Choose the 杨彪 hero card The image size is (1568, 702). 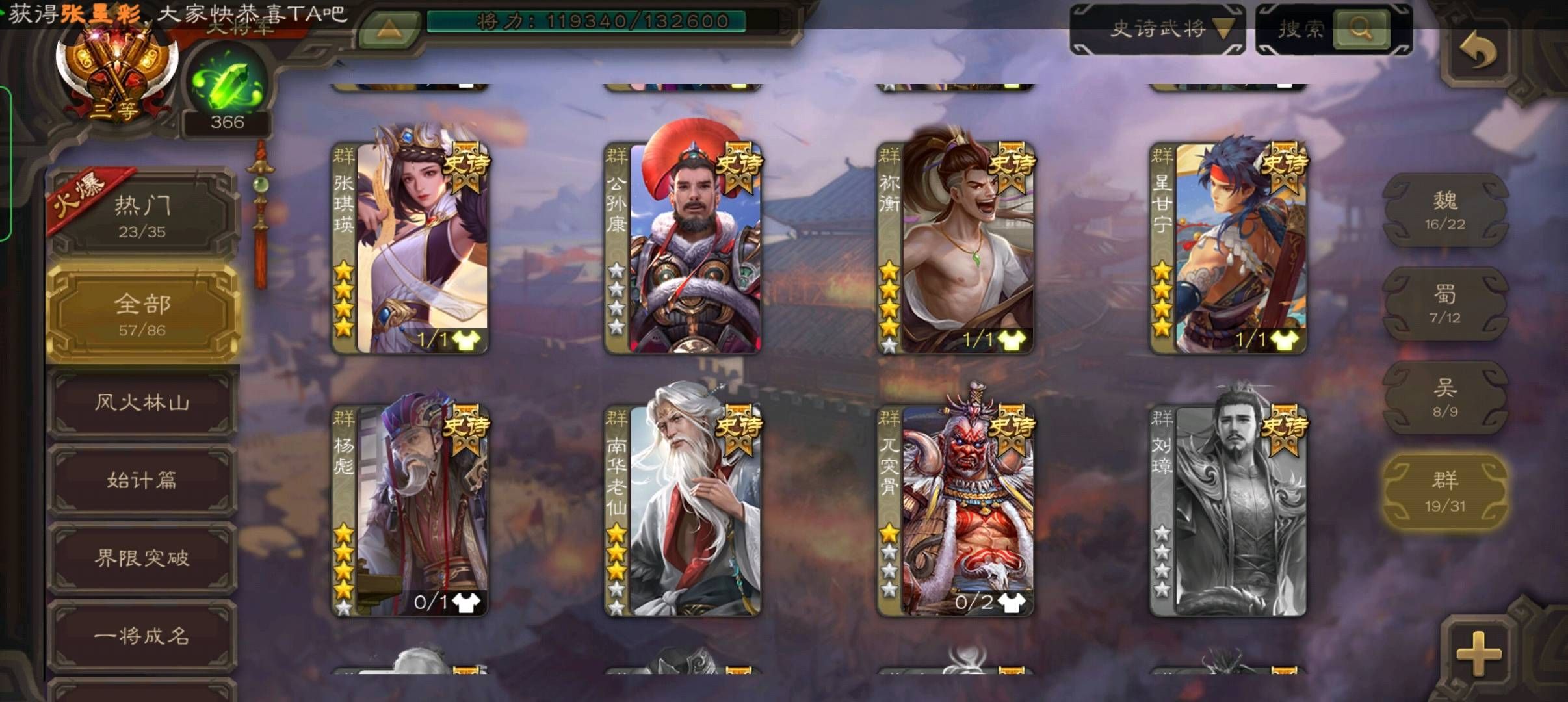click(410, 511)
